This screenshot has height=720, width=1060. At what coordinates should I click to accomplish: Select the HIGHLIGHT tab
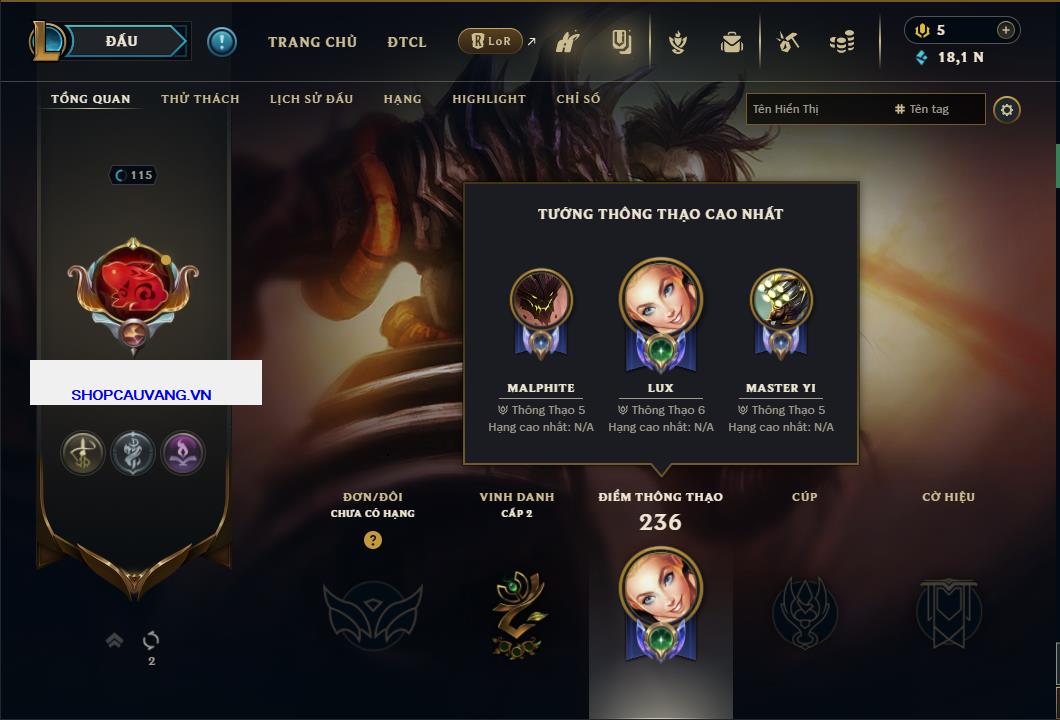click(x=488, y=99)
